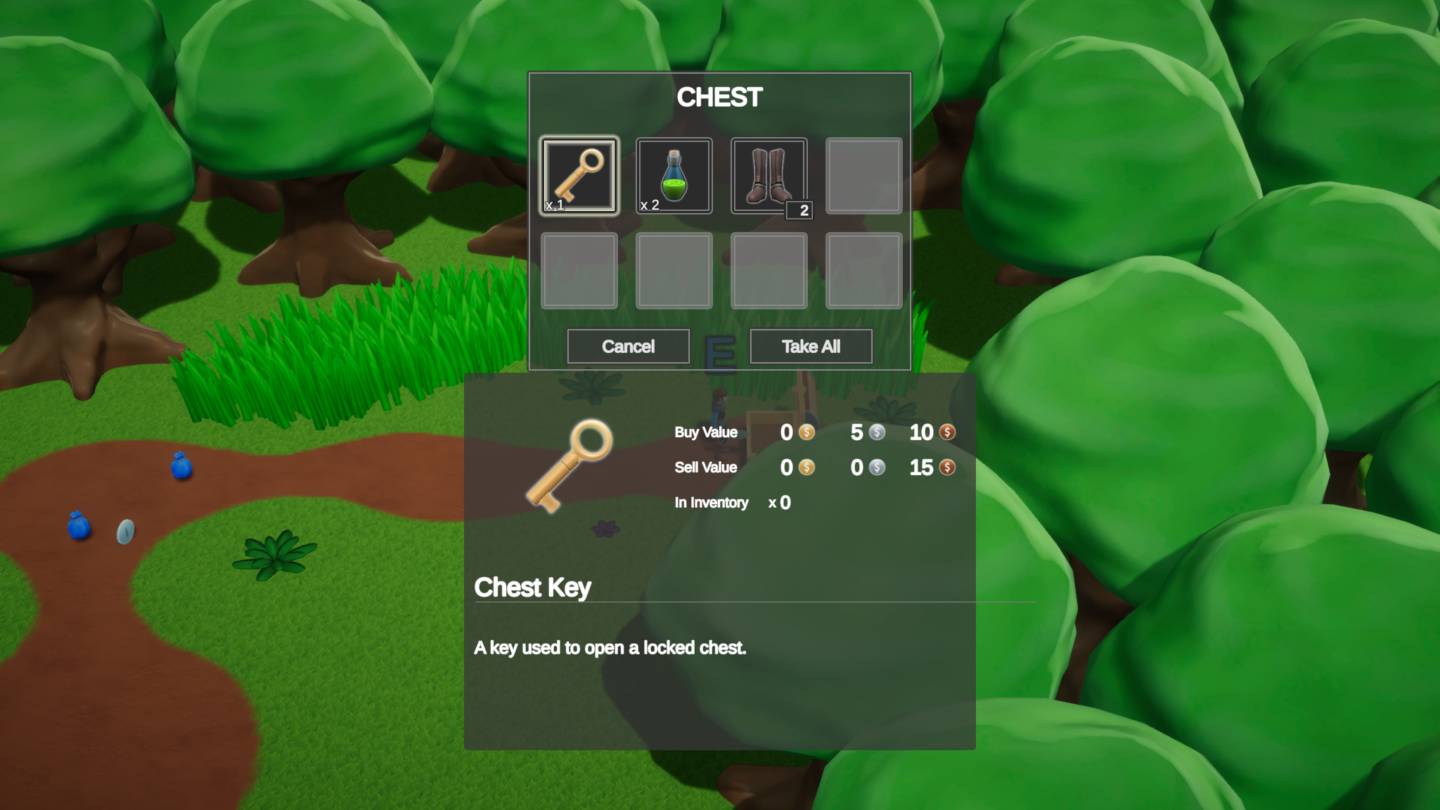Image resolution: width=1440 pixels, height=810 pixels.
Task: Select the Chest Key in the chest slot
Action: [x=578, y=175]
